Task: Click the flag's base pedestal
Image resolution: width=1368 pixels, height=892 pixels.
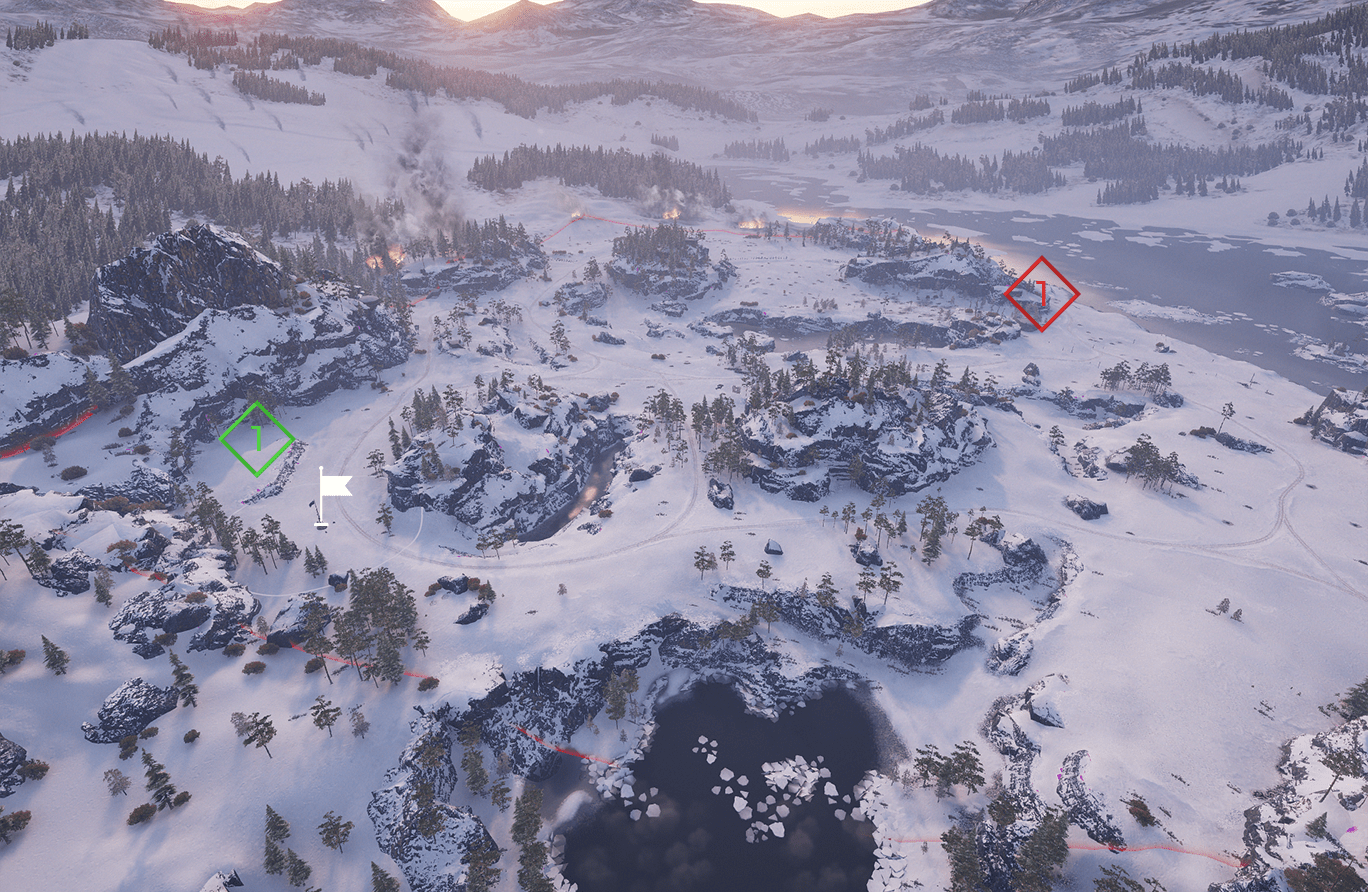Action: click(320, 524)
